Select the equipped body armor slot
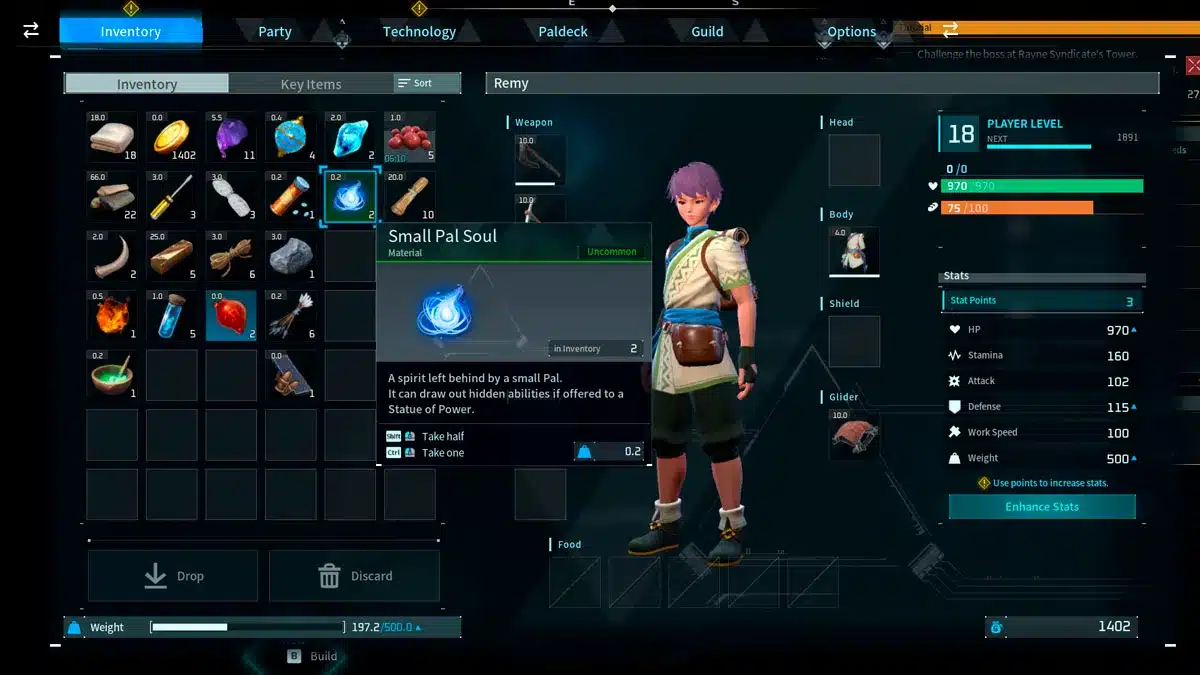This screenshot has height=675, width=1200. tap(853, 251)
